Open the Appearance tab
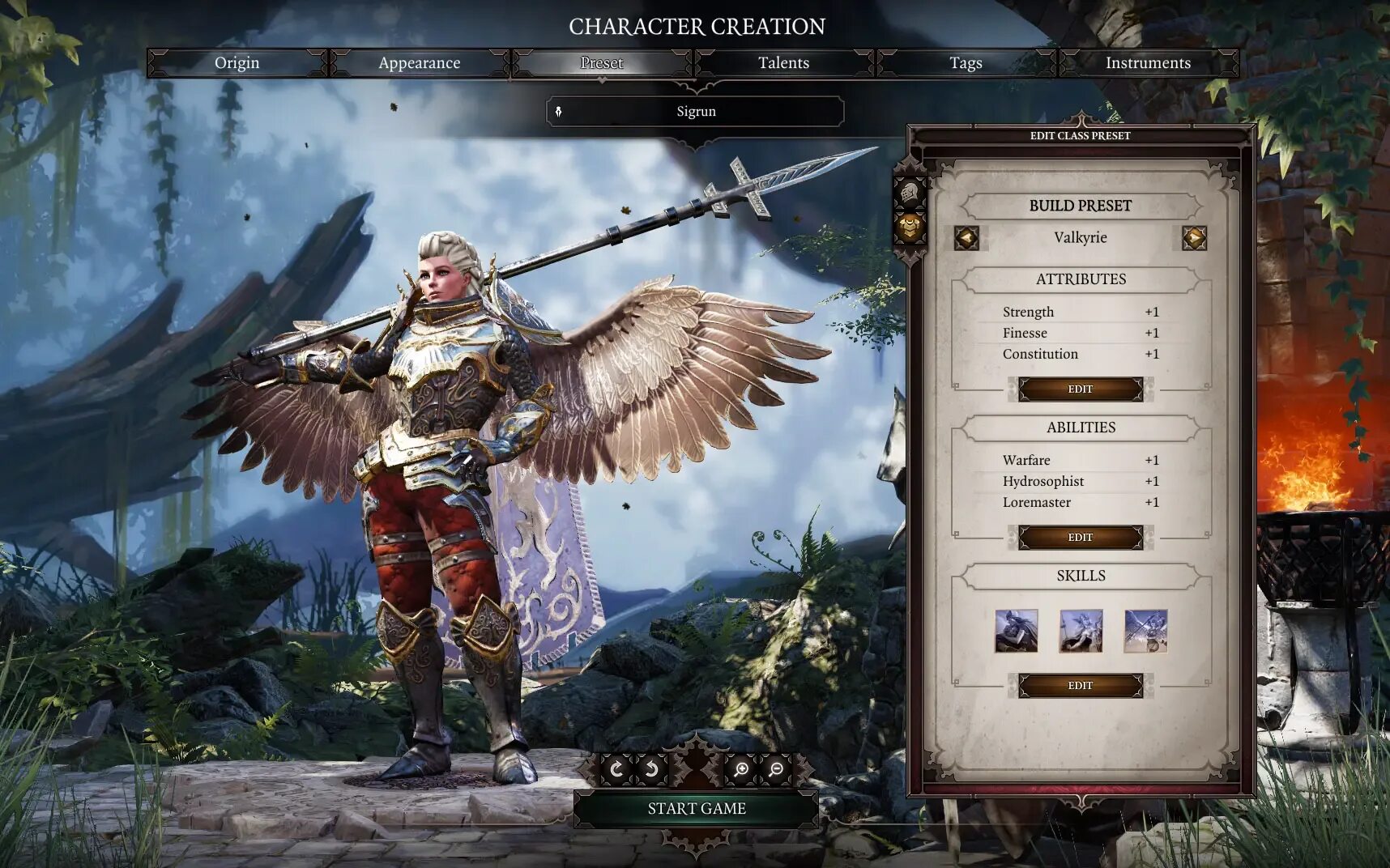 (419, 63)
